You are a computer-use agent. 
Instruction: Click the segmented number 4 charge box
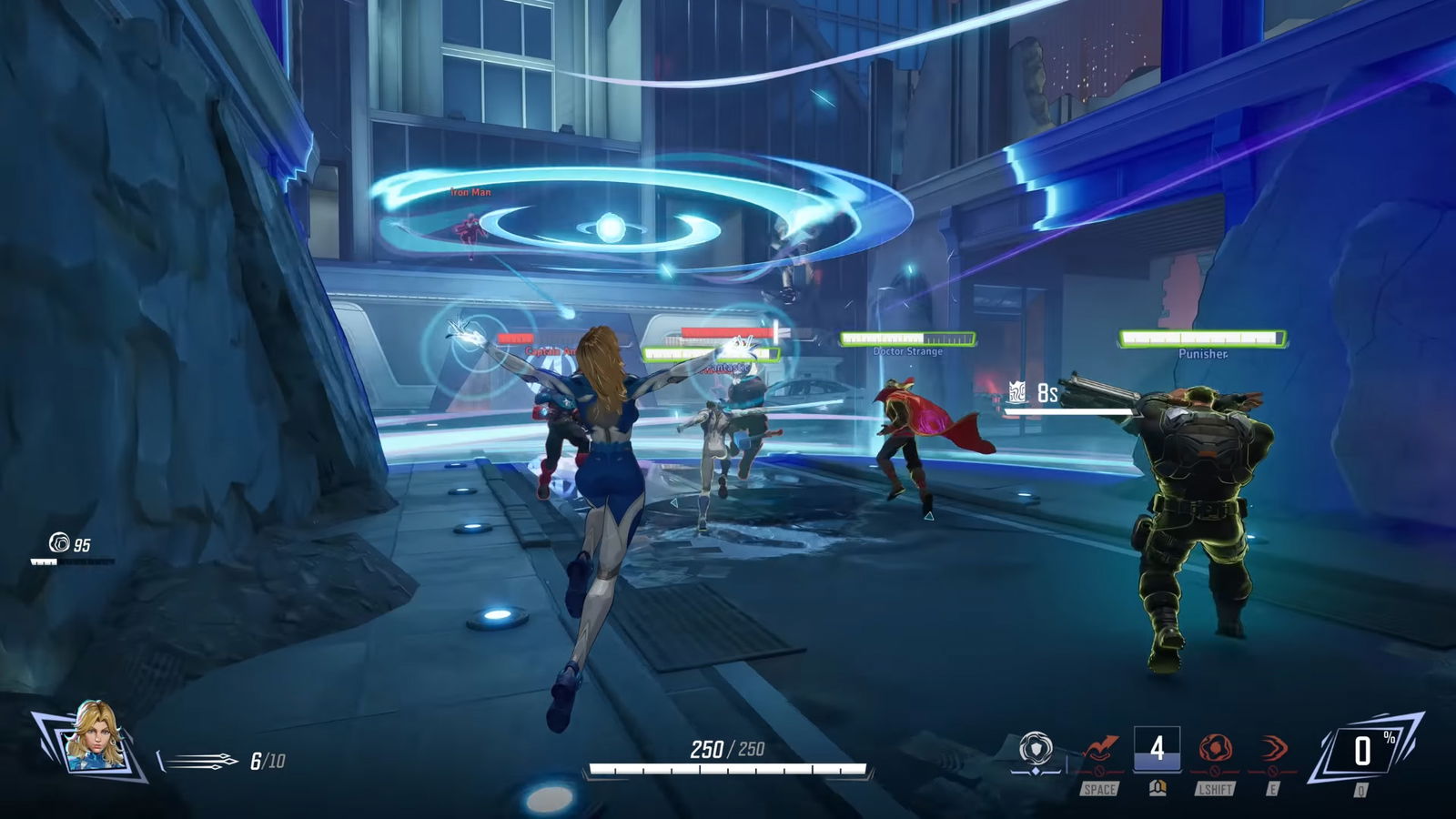click(x=1156, y=746)
